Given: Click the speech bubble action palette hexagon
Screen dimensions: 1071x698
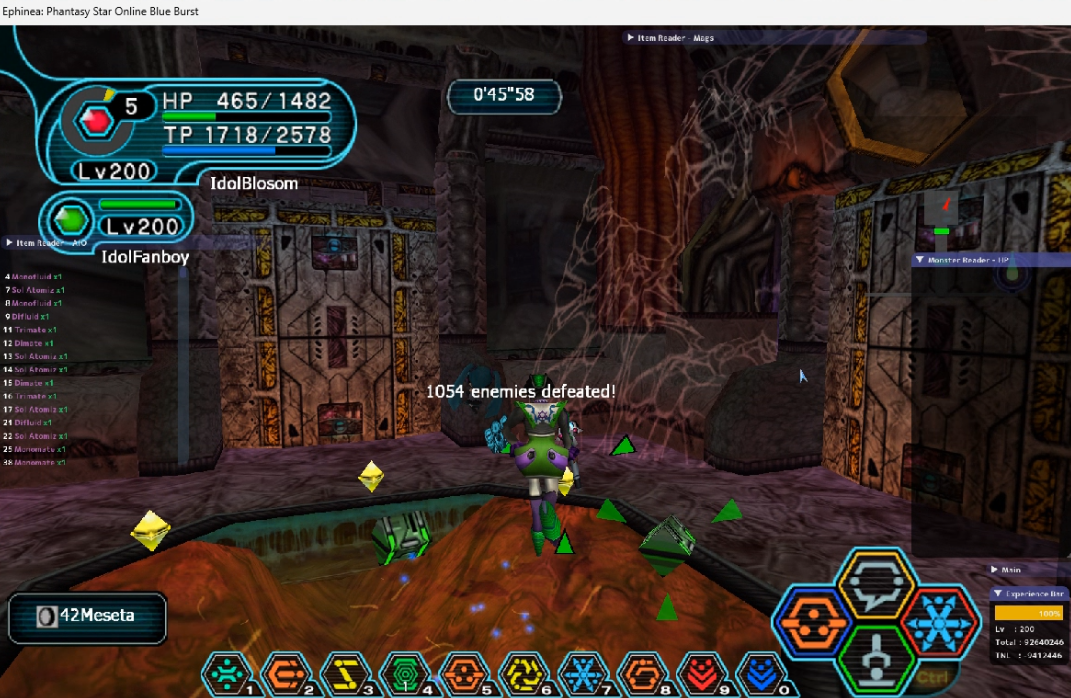Looking at the screenshot, I should coord(876,584).
